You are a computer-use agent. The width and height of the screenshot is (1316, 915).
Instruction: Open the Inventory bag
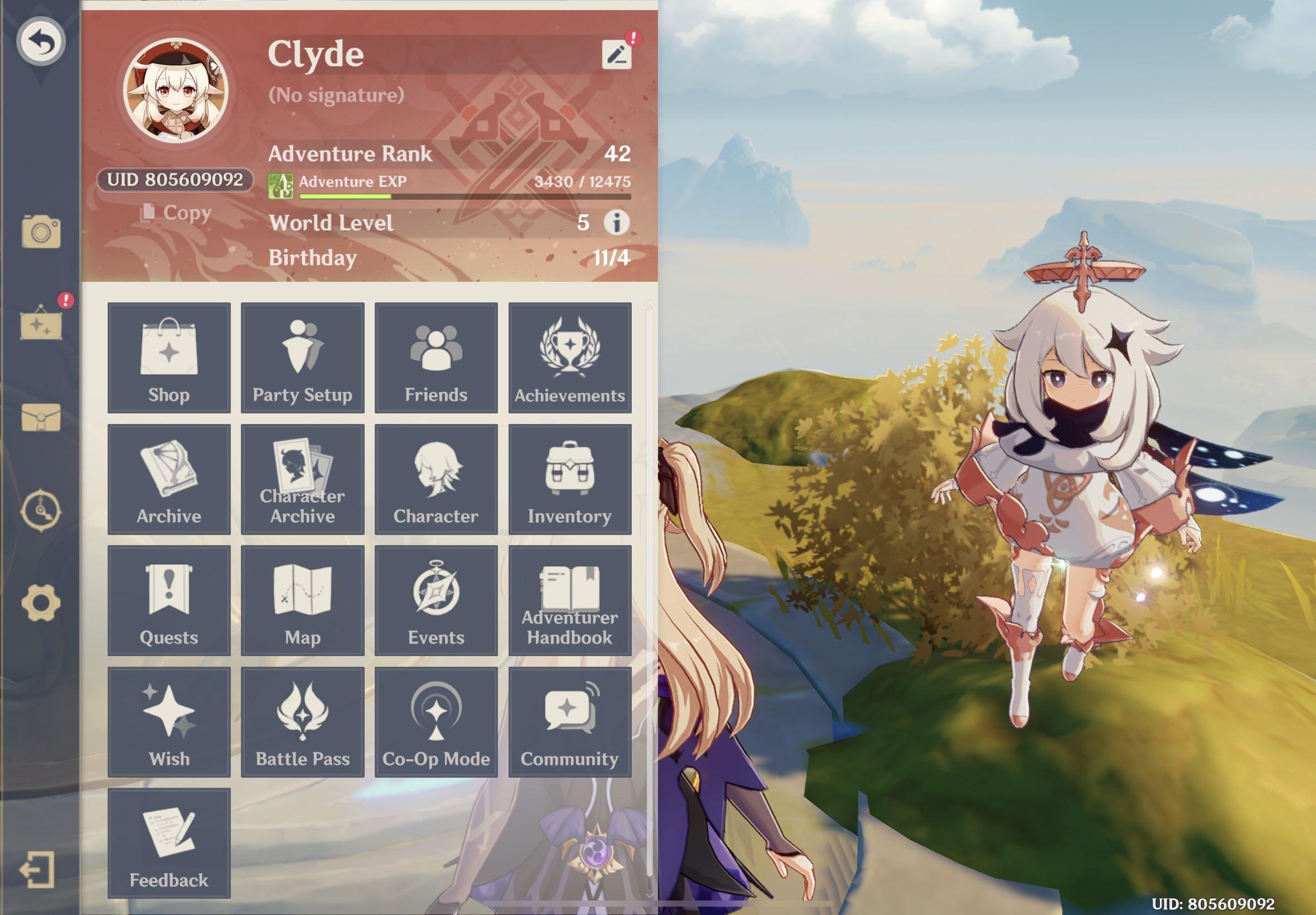tap(569, 479)
